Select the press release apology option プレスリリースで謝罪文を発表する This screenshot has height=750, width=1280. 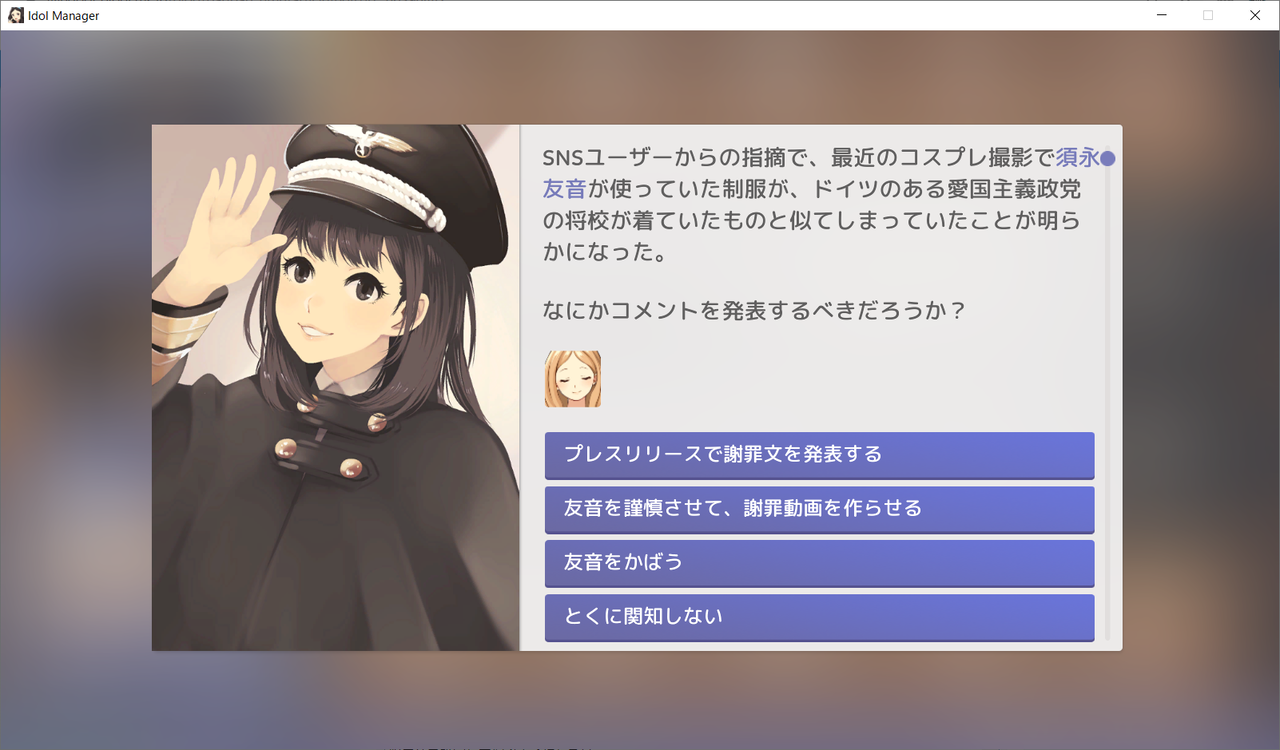pos(818,455)
